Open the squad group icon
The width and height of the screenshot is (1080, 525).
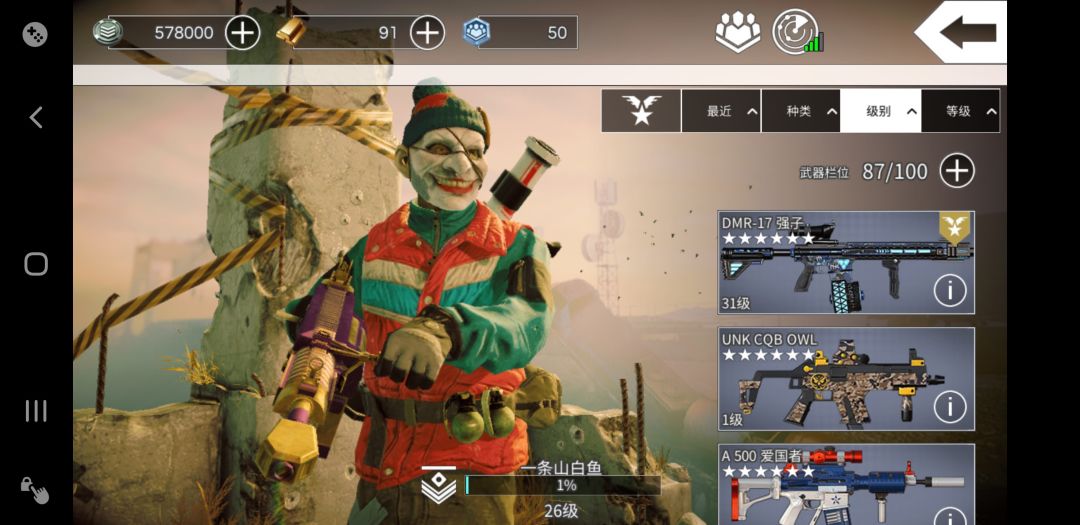pos(738,32)
